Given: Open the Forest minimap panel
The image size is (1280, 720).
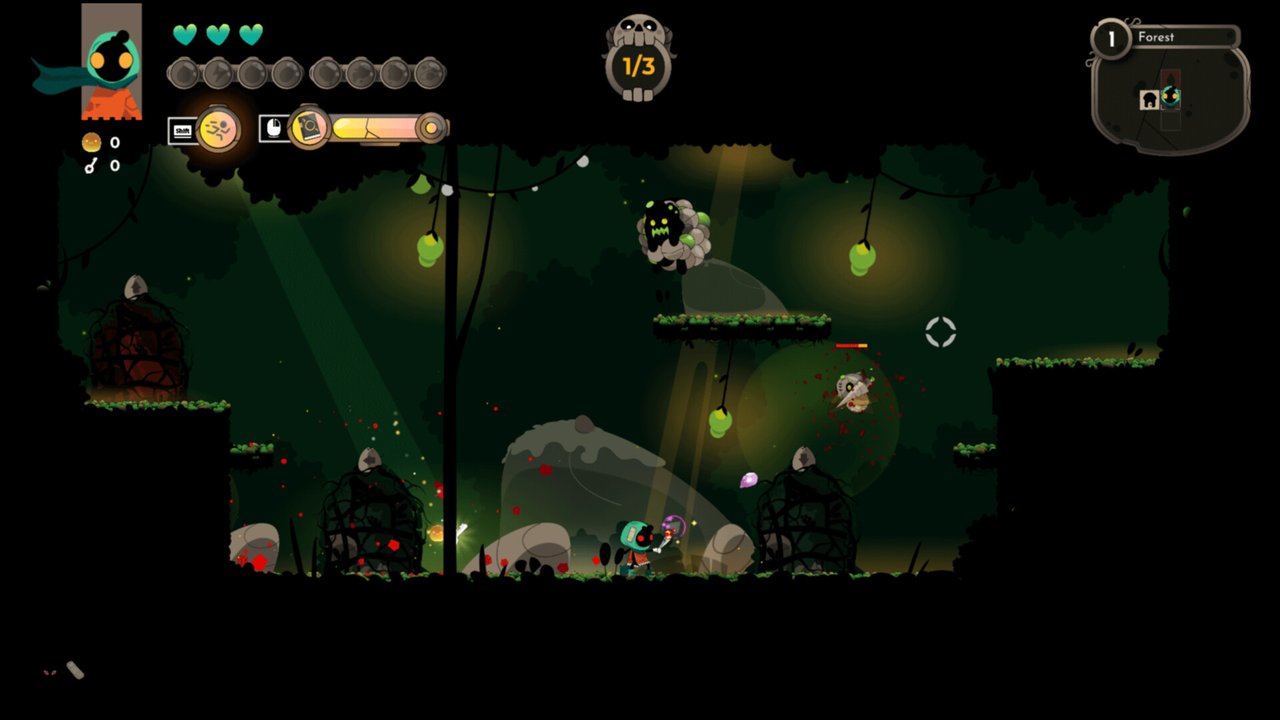Looking at the screenshot, I should pos(1170,88).
